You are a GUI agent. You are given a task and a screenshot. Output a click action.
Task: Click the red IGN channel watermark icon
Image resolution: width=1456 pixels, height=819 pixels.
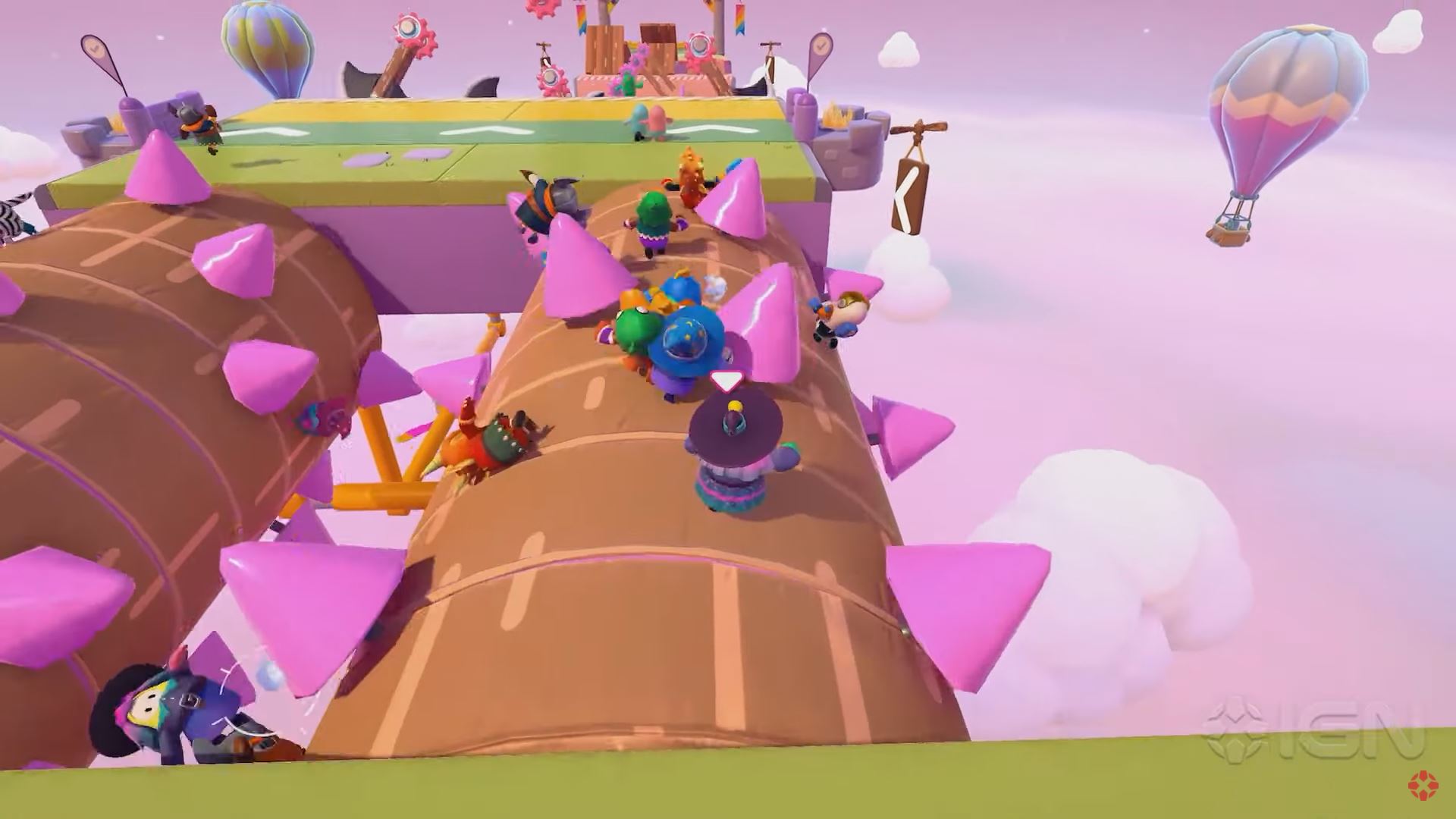pyautogui.click(x=1423, y=786)
